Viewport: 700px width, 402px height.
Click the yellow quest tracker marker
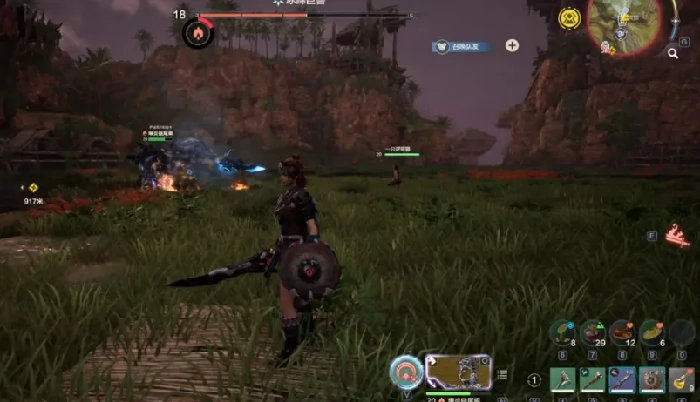coord(32,187)
